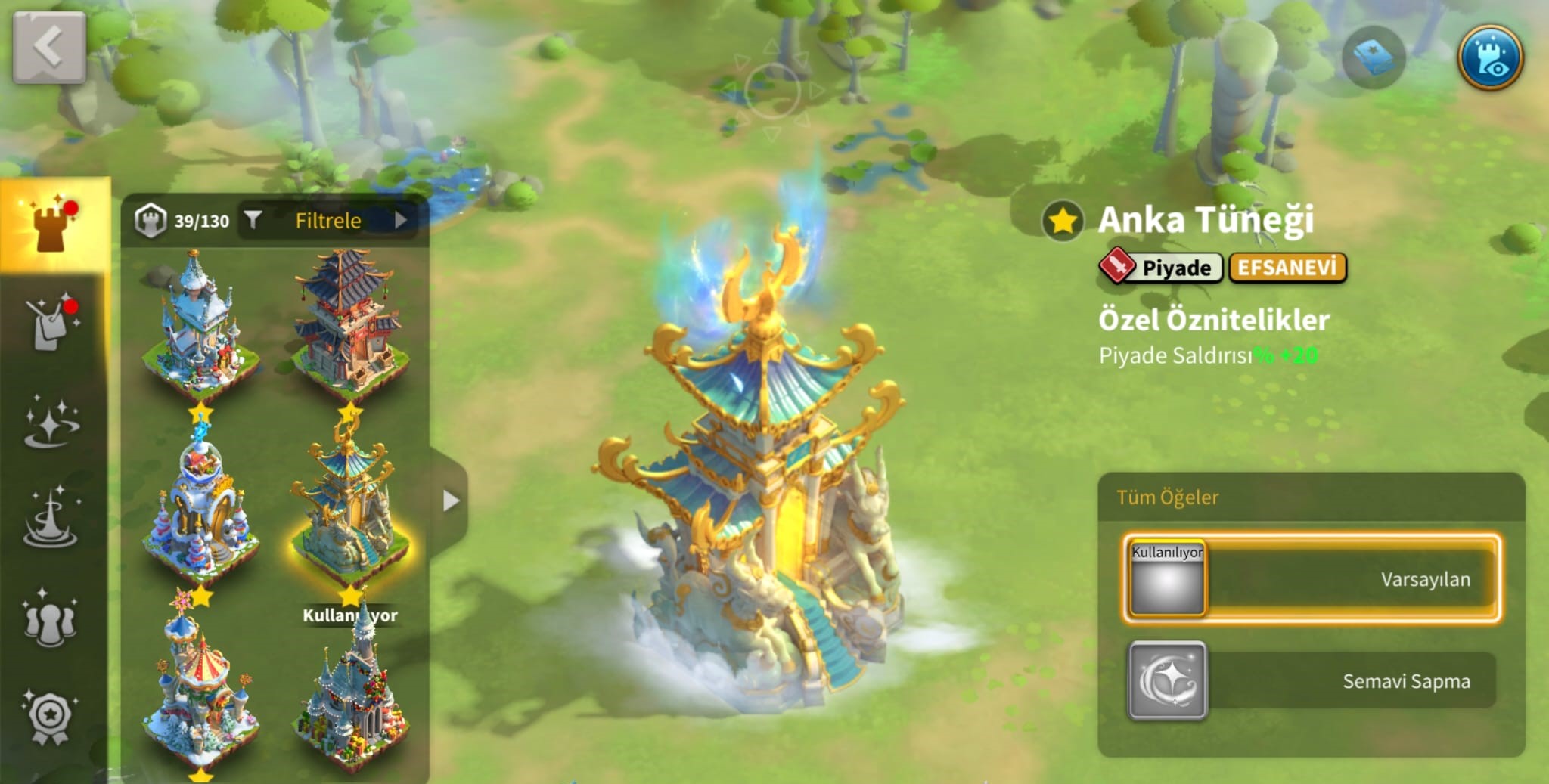Viewport: 1549px width, 784px height.
Task: Expand the skin list panel arrow
Action: (x=450, y=500)
